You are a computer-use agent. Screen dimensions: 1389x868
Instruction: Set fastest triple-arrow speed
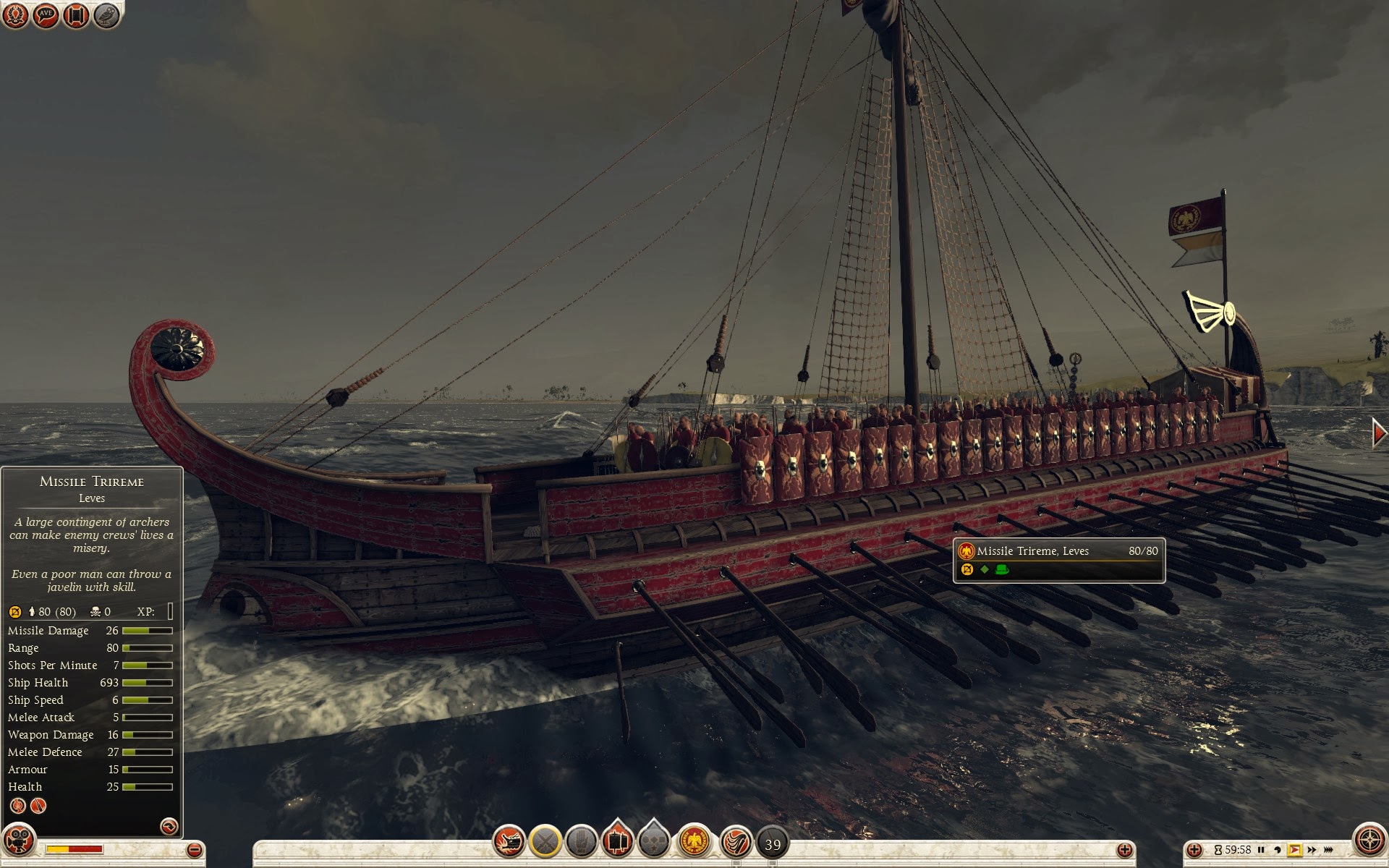(1329, 850)
